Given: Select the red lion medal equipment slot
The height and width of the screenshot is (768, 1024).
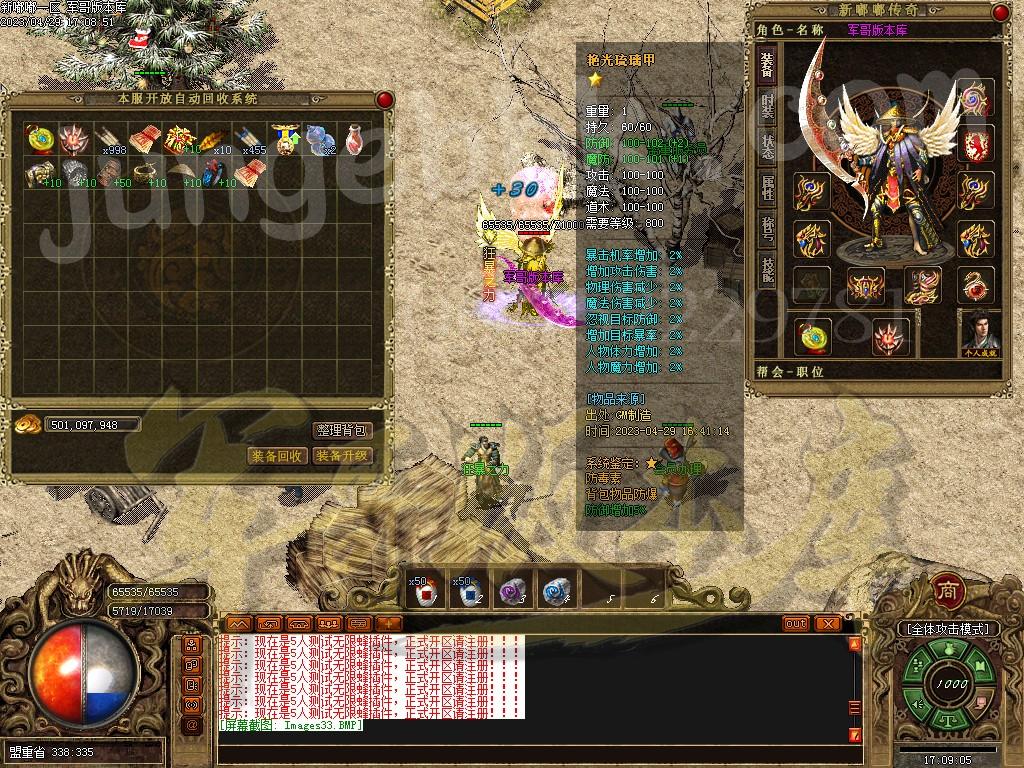Looking at the screenshot, I should [x=977, y=145].
